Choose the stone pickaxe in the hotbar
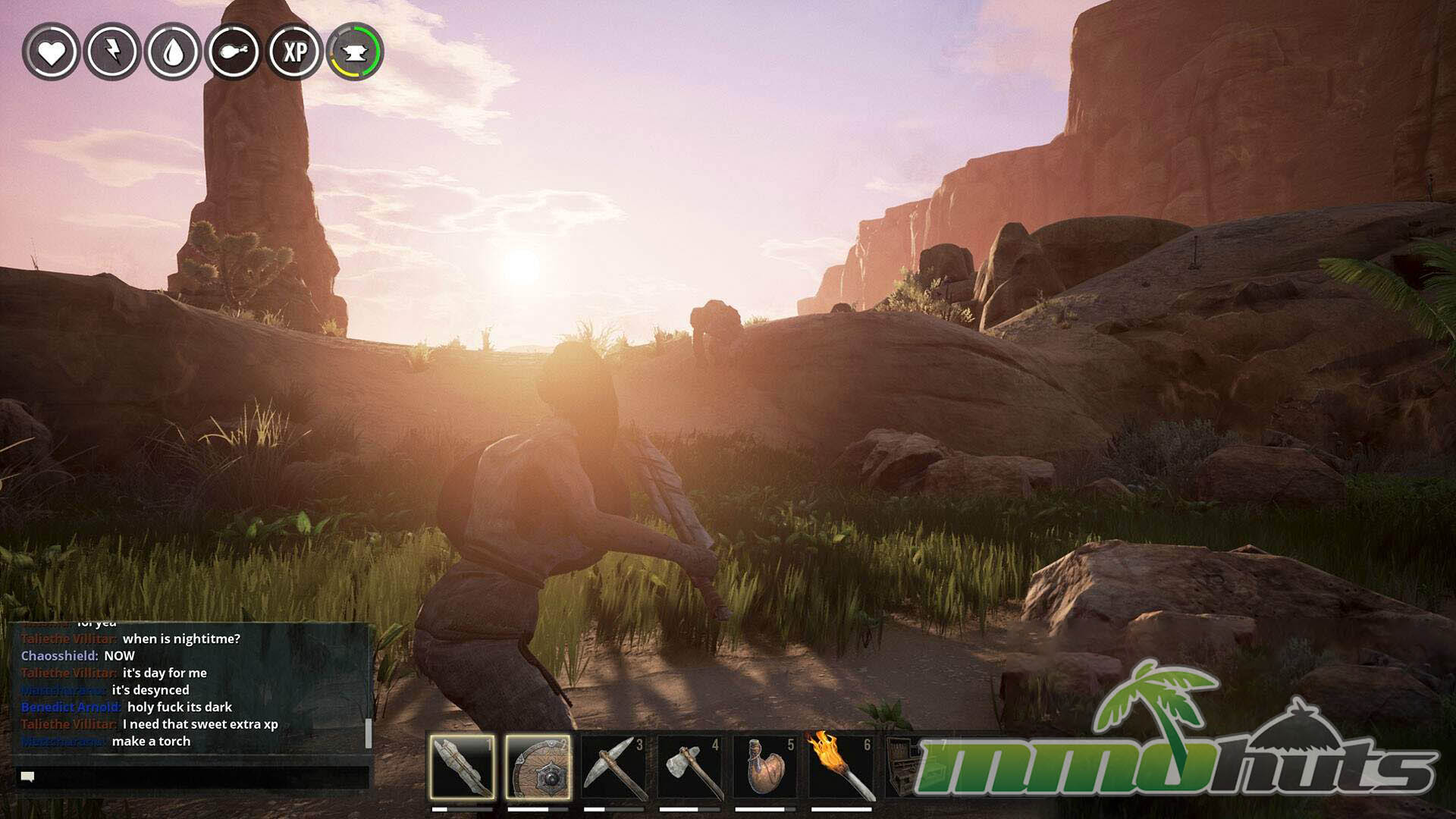The image size is (1456, 819). click(x=613, y=767)
